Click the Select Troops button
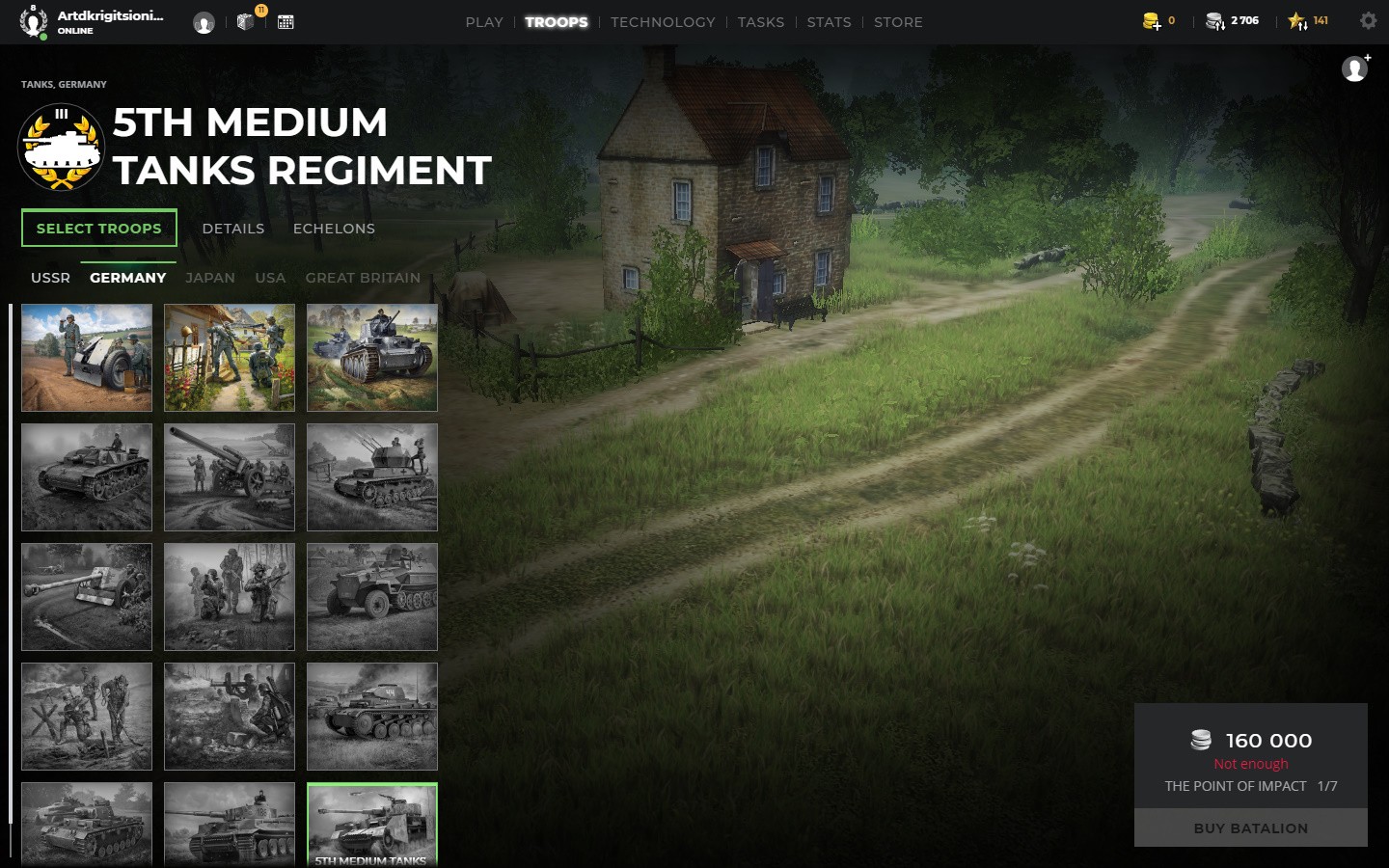The image size is (1389, 868). point(99,229)
